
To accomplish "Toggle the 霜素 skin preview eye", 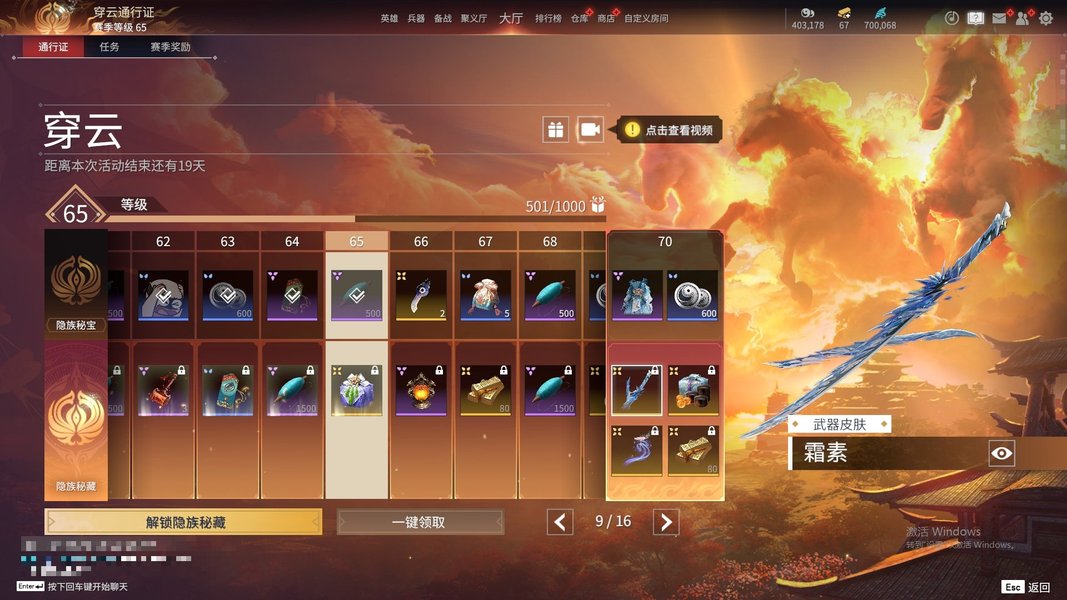I will (x=1002, y=454).
